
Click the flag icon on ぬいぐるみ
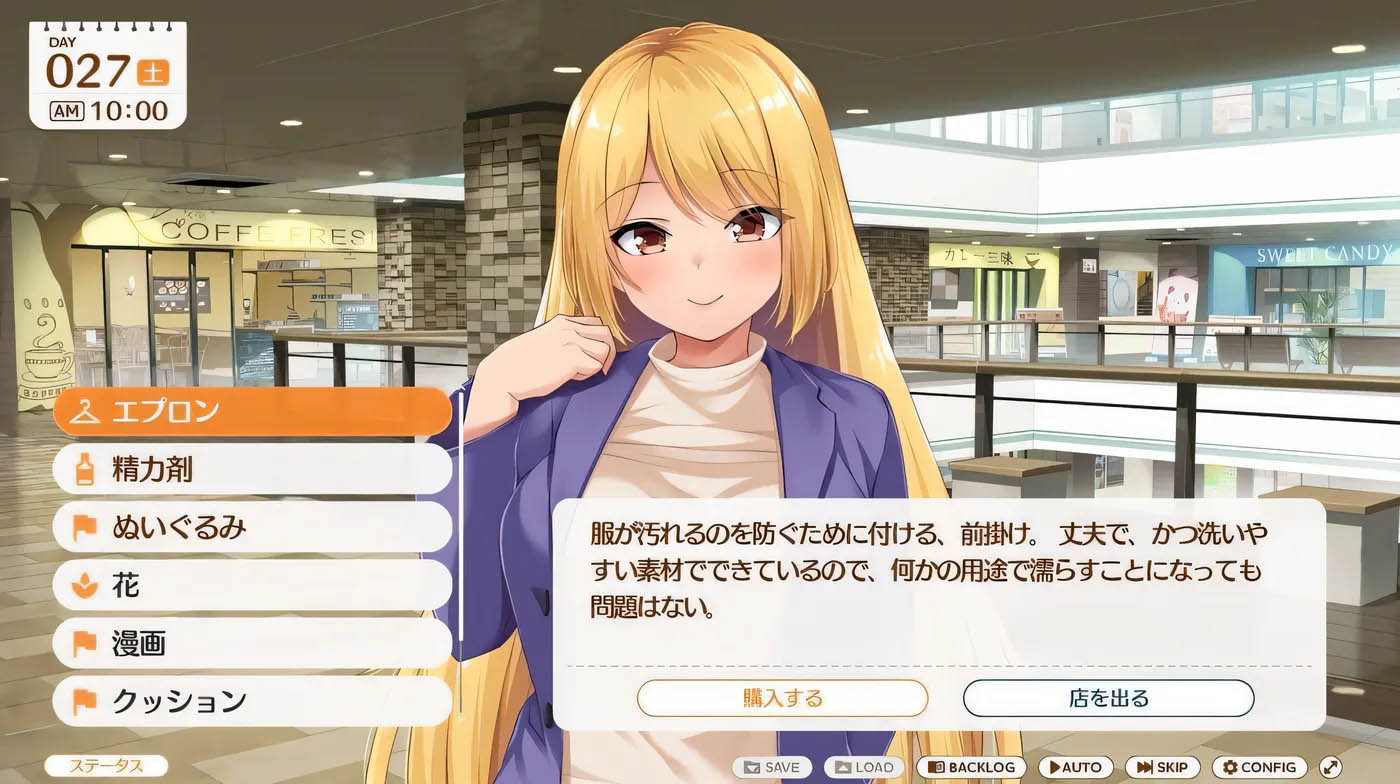[x=84, y=525]
